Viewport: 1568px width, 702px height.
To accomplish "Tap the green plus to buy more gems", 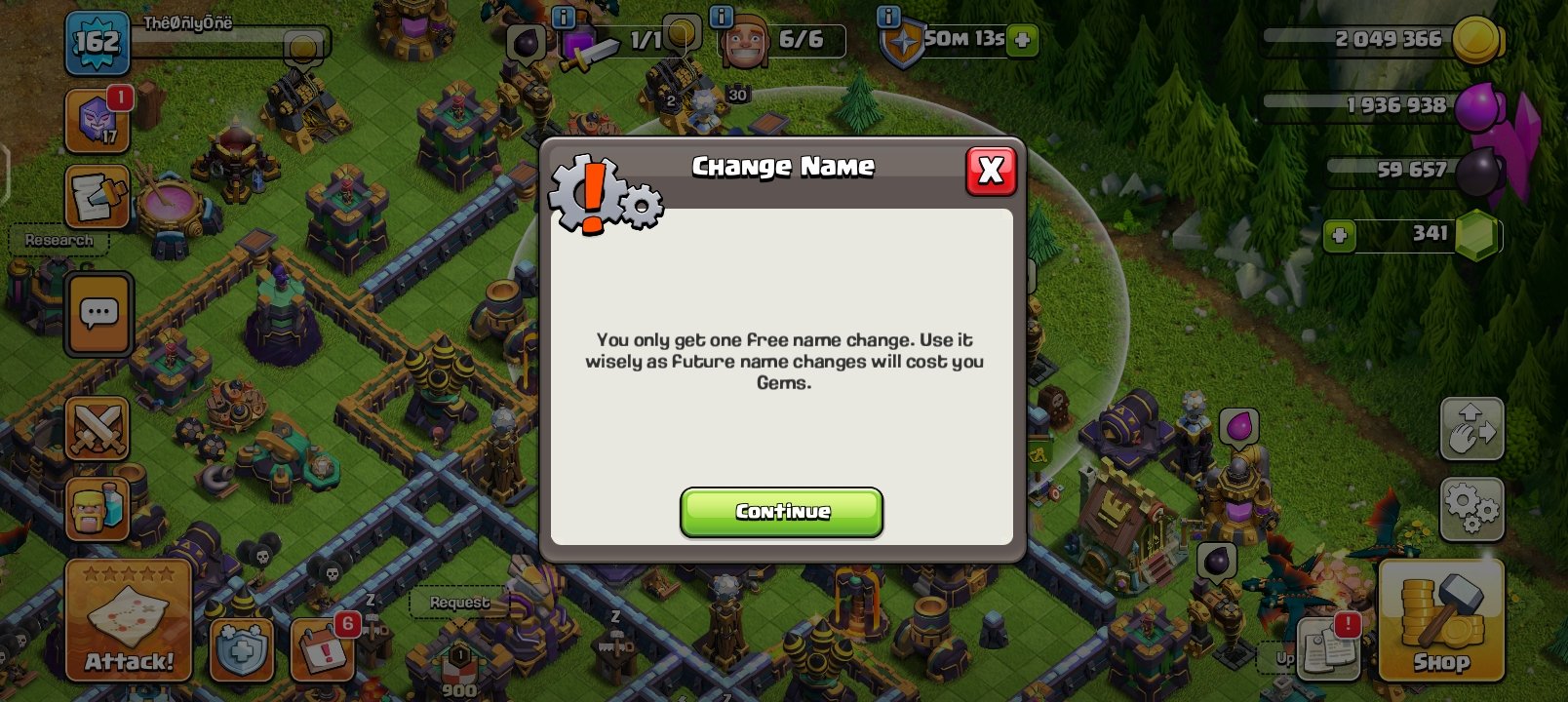I will (1338, 235).
